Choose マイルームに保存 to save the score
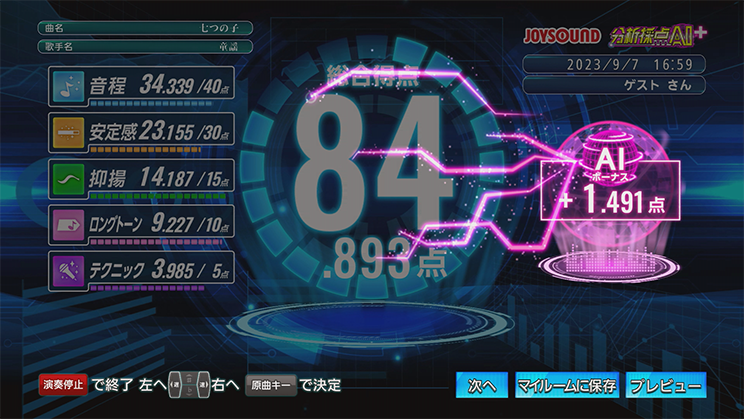This screenshot has width=744, height=419. click(x=565, y=385)
